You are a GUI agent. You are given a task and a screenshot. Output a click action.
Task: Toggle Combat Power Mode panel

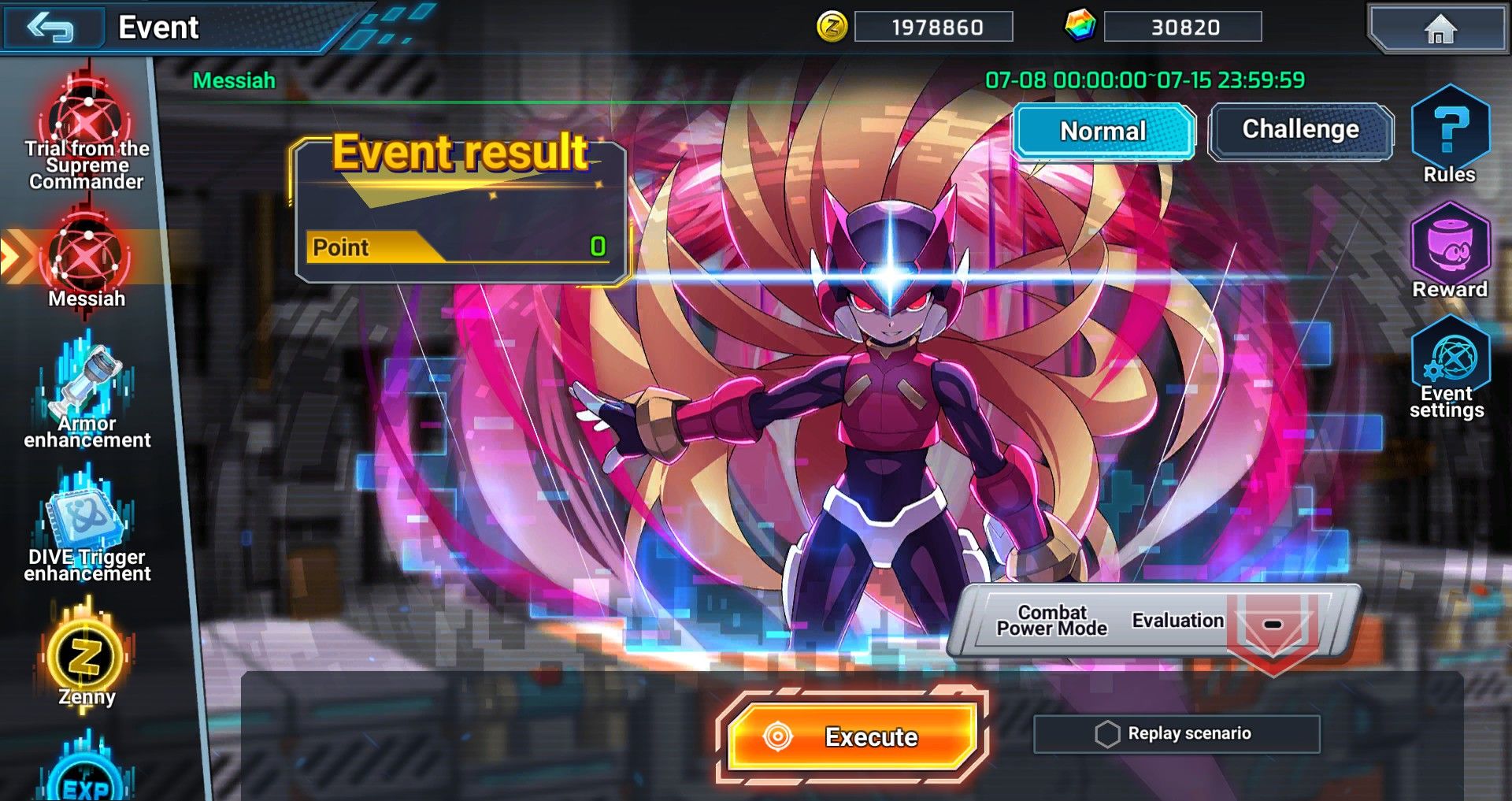click(1052, 621)
